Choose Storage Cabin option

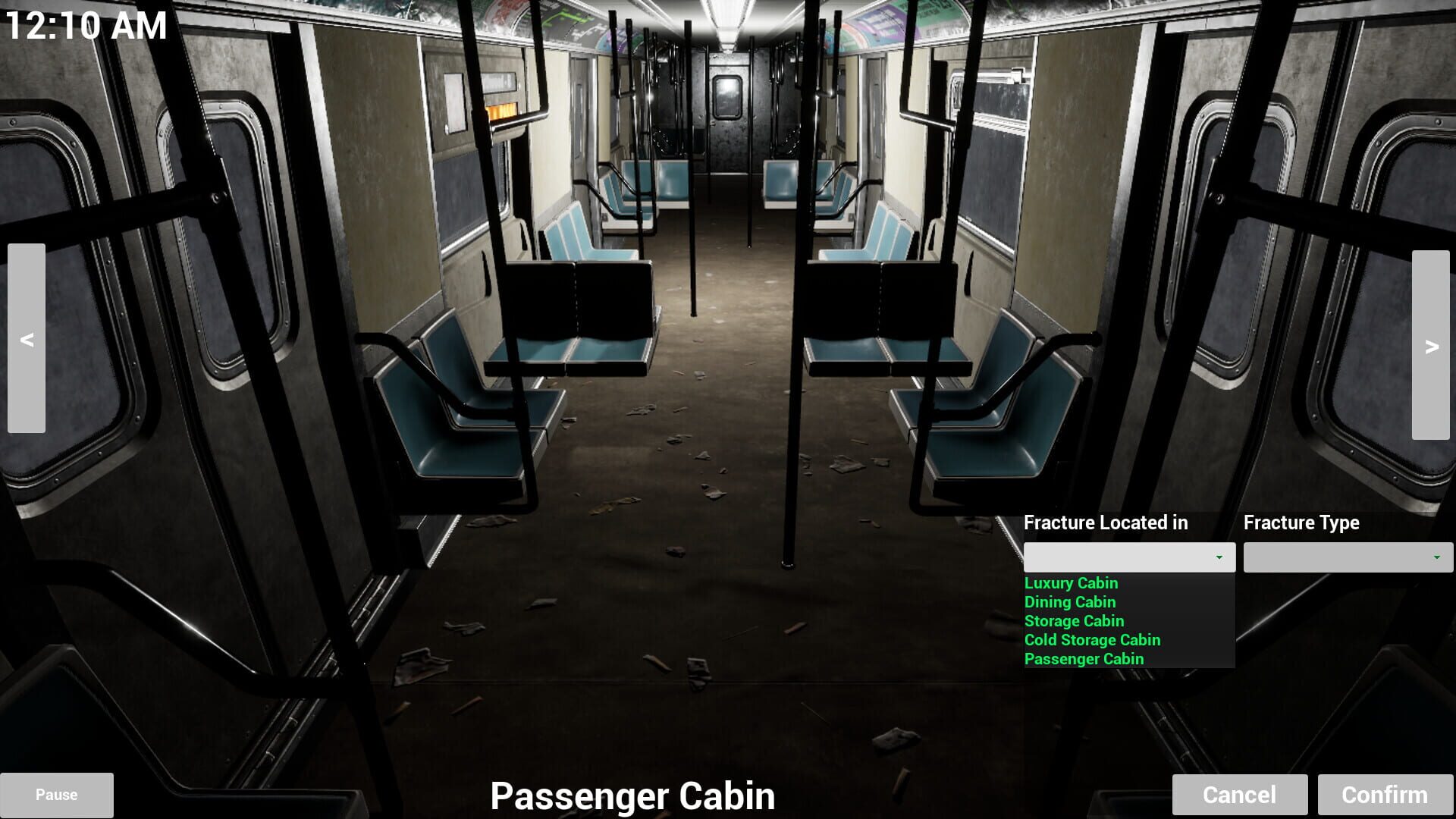point(1074,620)
